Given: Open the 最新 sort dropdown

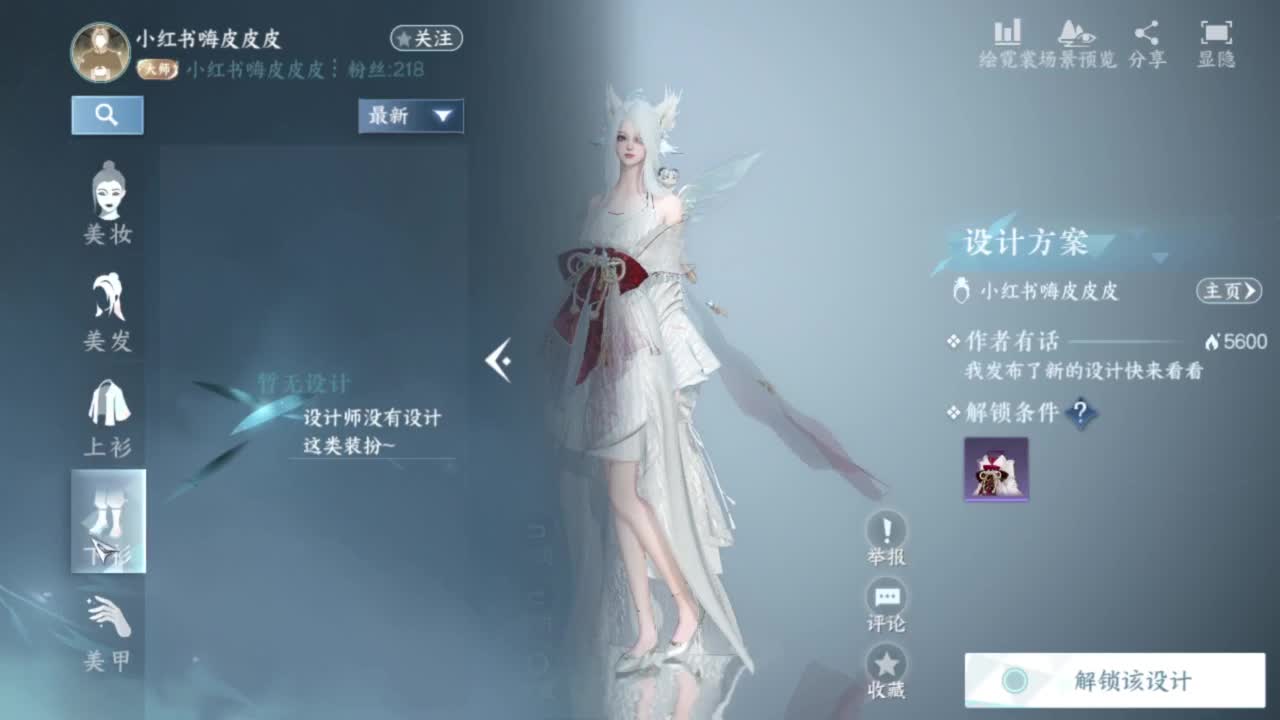Looking at the screenshot, I should (410, 116).
